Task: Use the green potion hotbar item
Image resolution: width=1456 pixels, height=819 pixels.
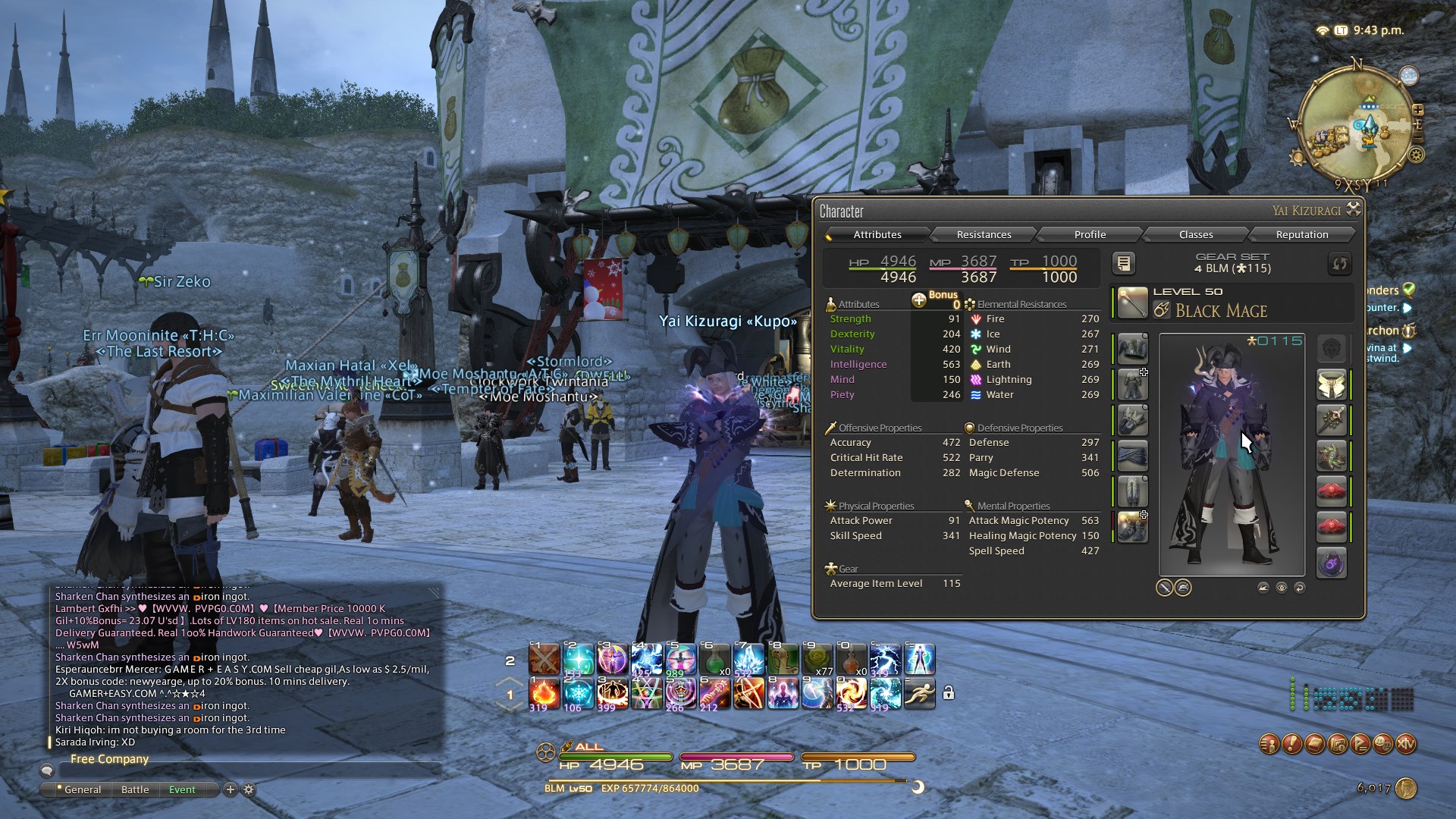Action: pyautogui.click(x=714, y=660)
